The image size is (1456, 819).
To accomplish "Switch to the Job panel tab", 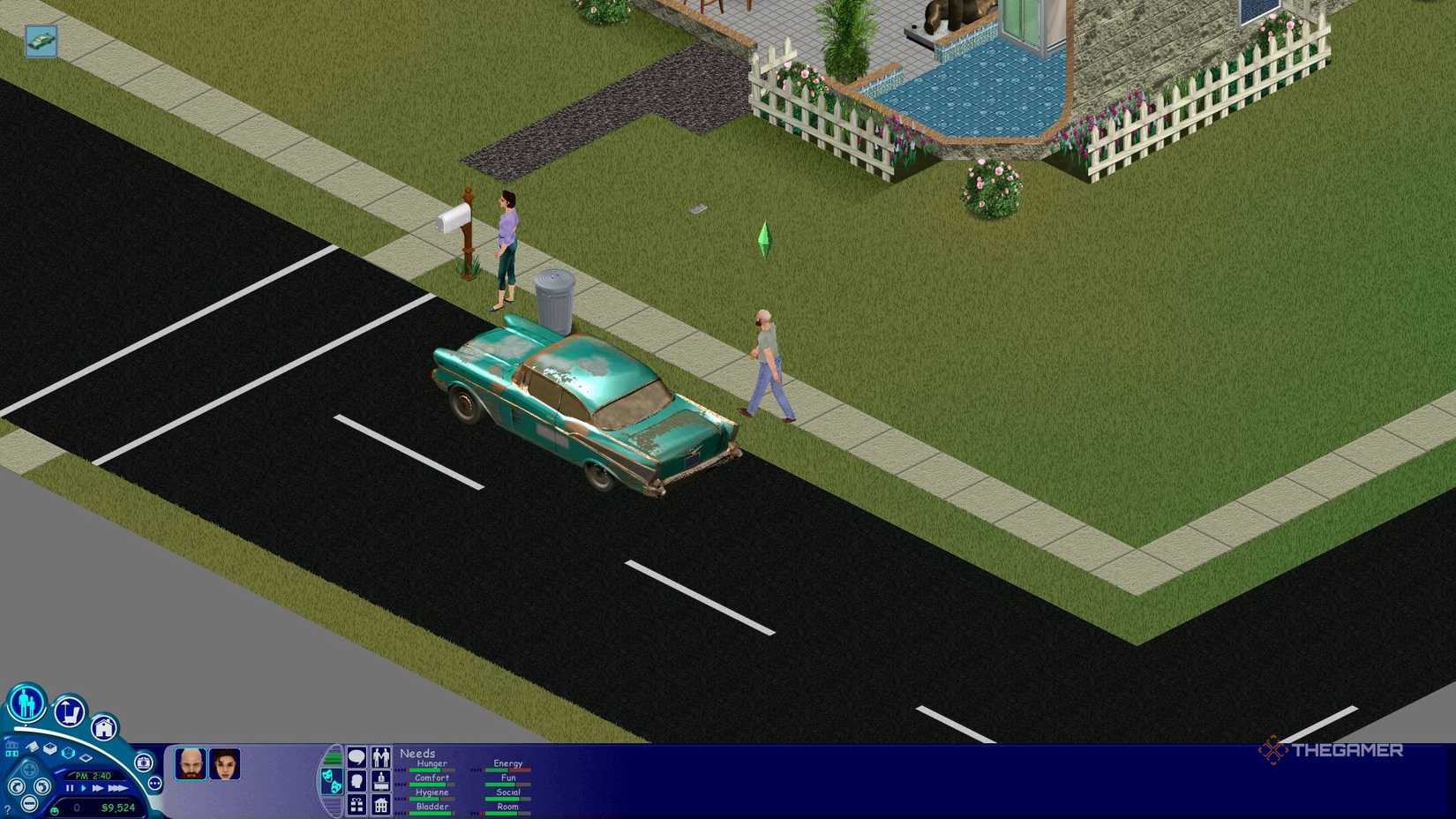I will tap(381, 782).
